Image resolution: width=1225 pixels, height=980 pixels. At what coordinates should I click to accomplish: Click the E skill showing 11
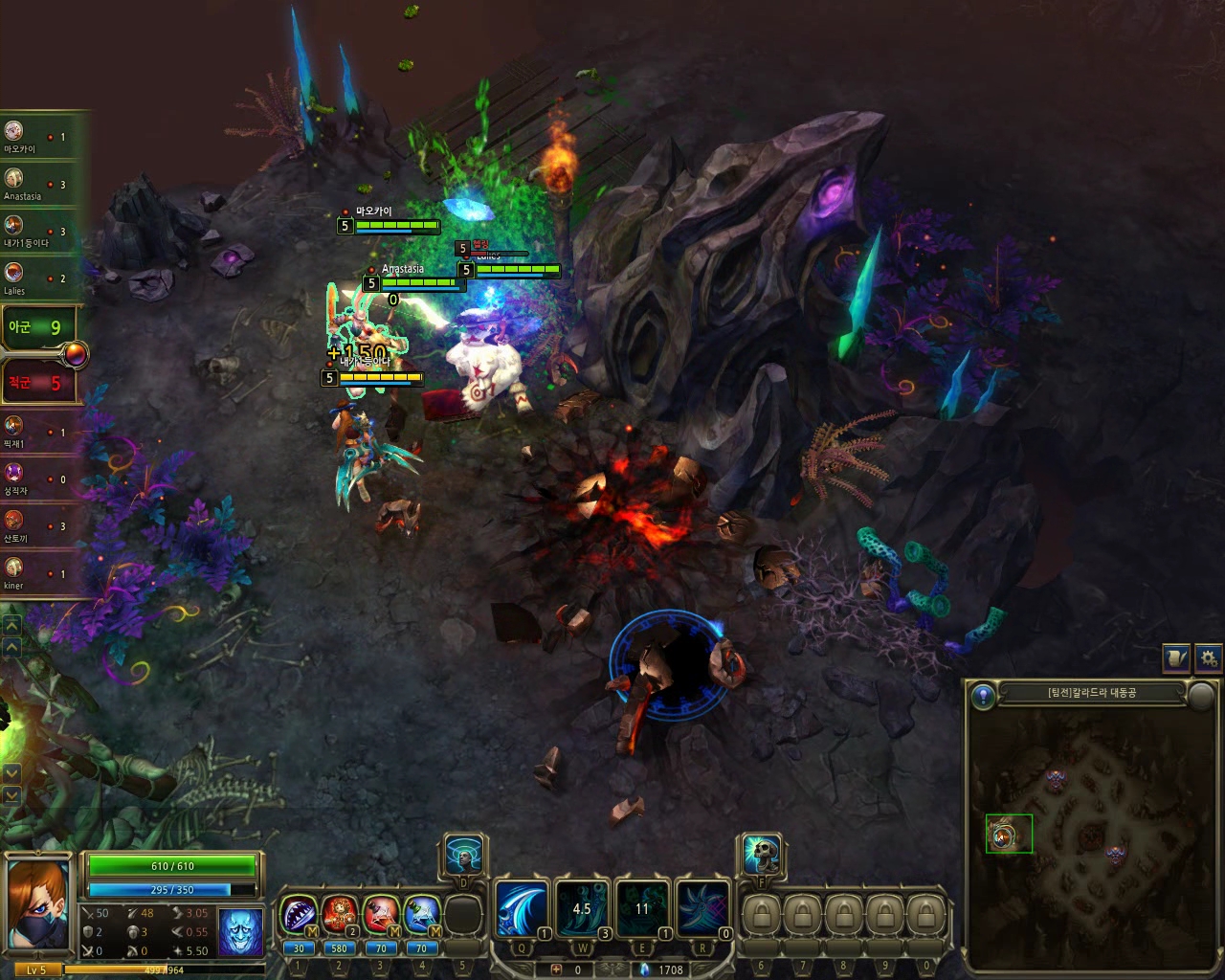coord(642,907)
